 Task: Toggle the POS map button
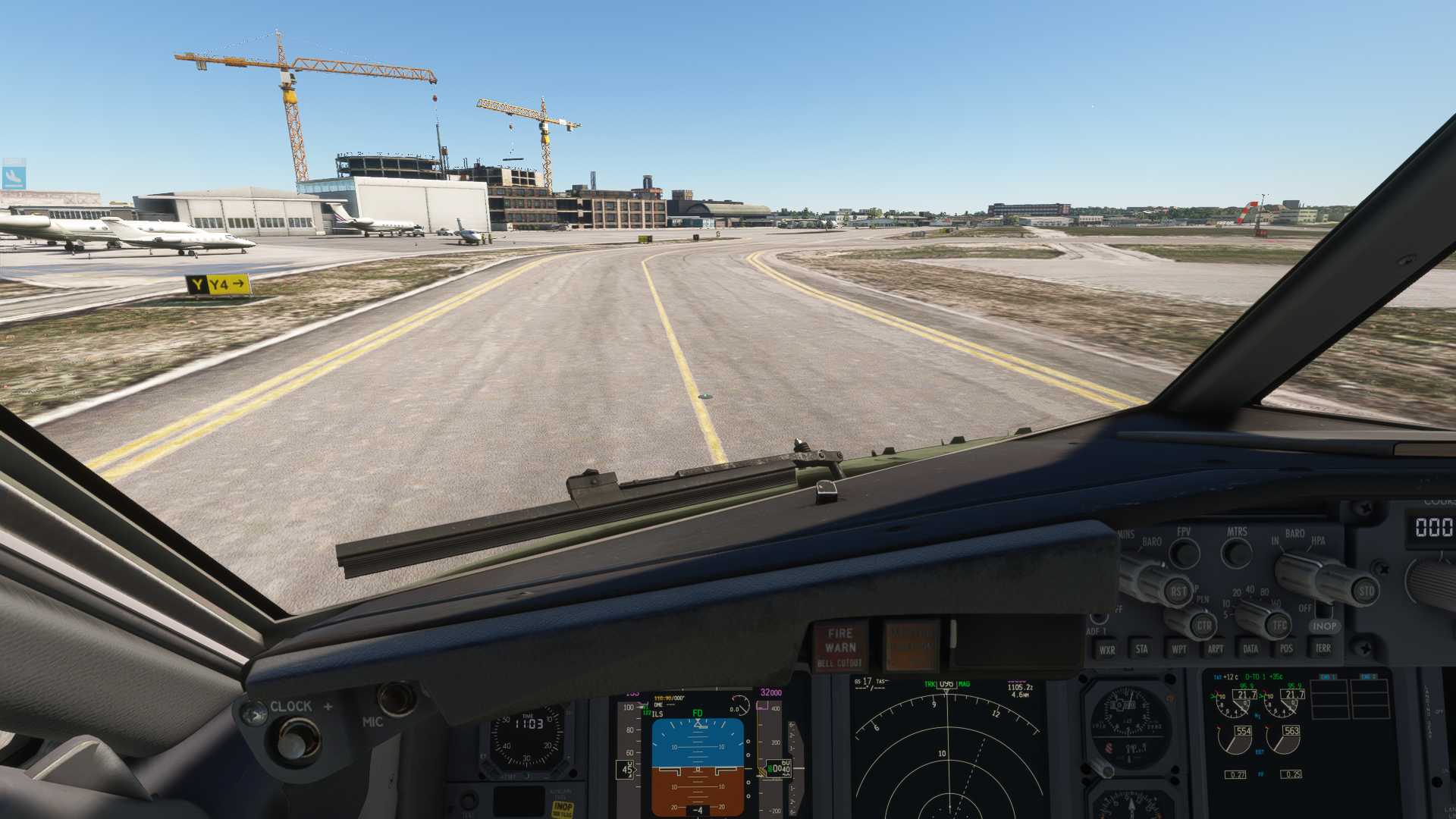click(x=1286, y=648)
